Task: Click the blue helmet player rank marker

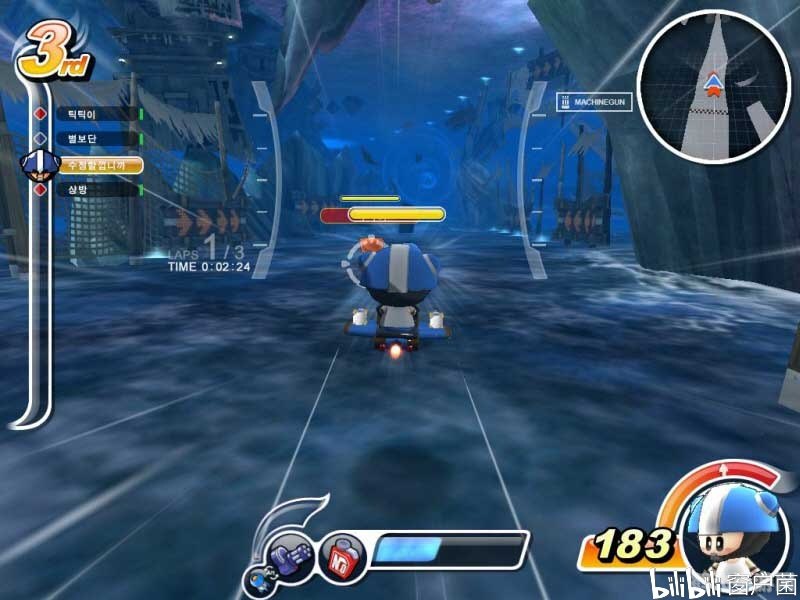Action: coord(38,163)
